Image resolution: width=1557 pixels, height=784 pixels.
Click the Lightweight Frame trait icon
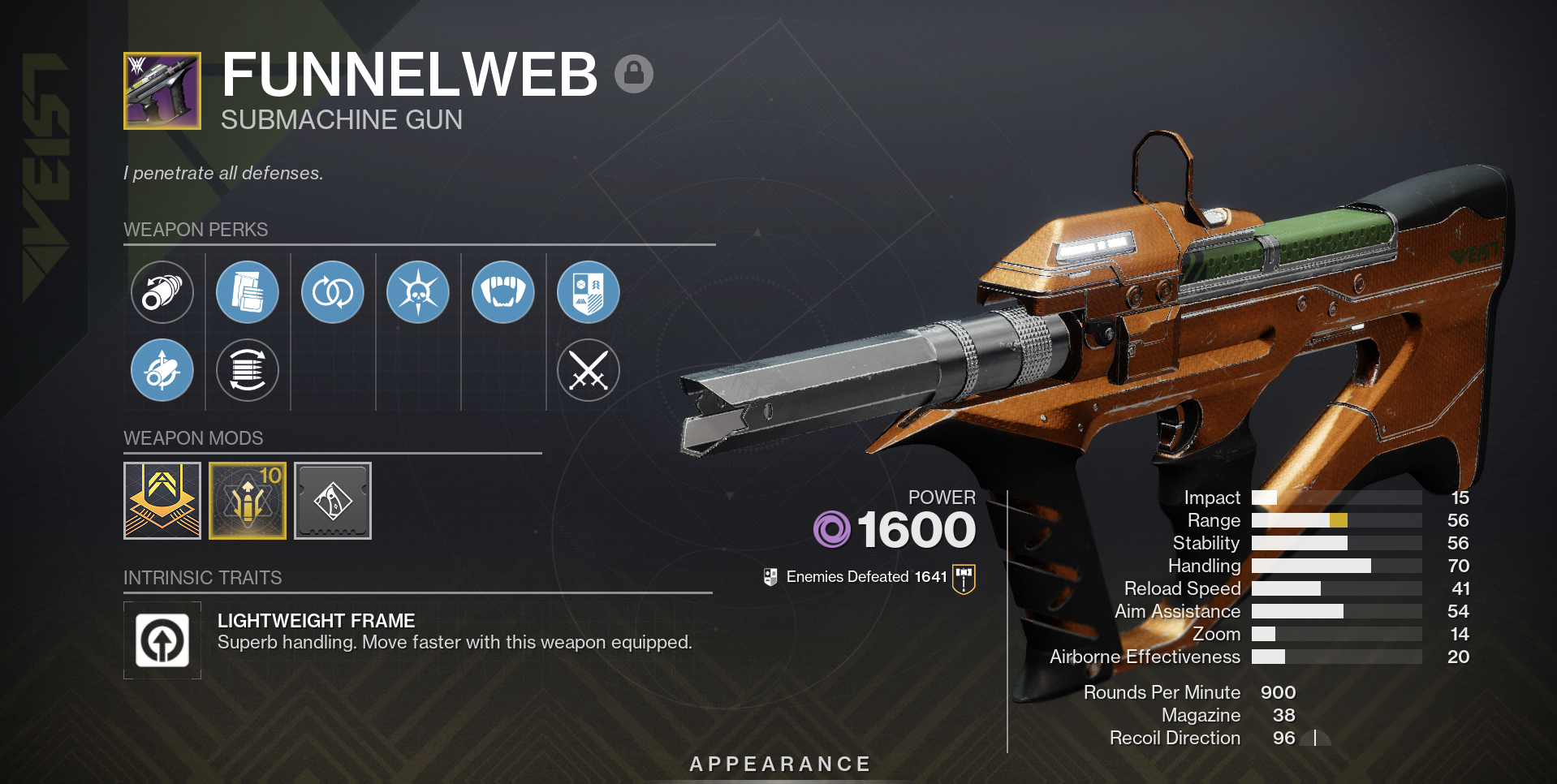click(162, 640)
